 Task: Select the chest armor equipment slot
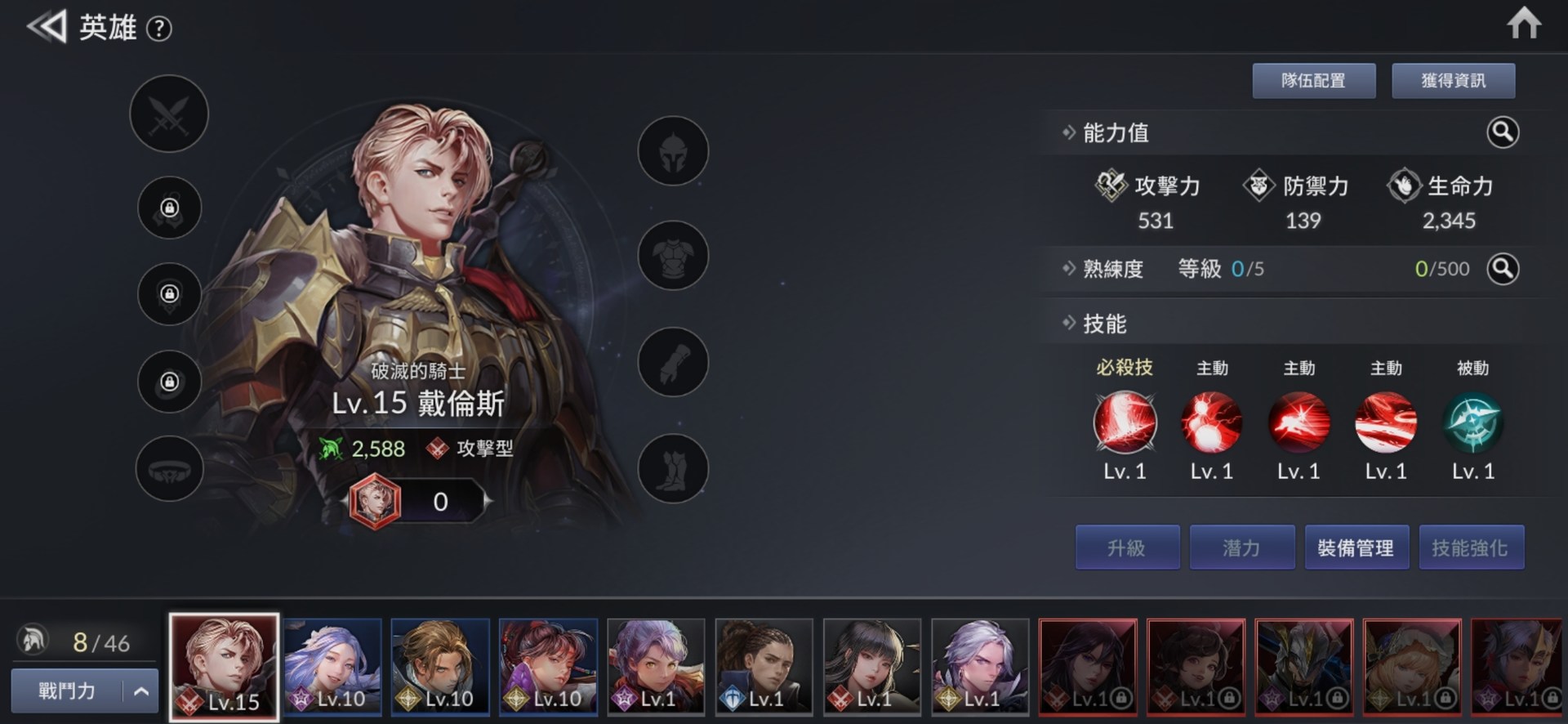(x=672, y=256)
